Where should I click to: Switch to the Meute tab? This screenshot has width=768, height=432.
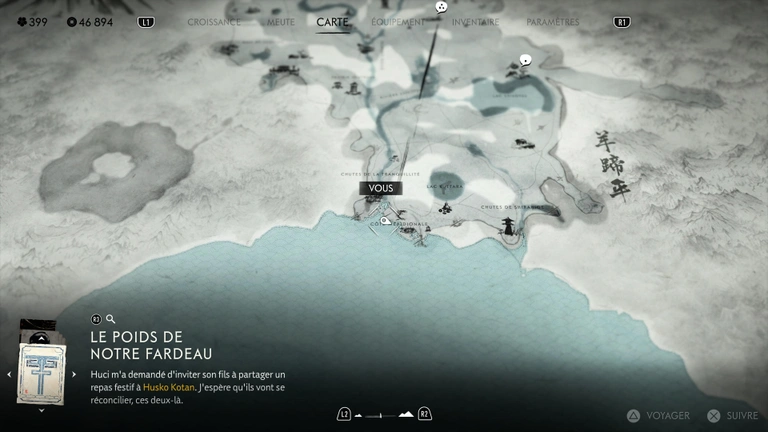pos(281,21)
